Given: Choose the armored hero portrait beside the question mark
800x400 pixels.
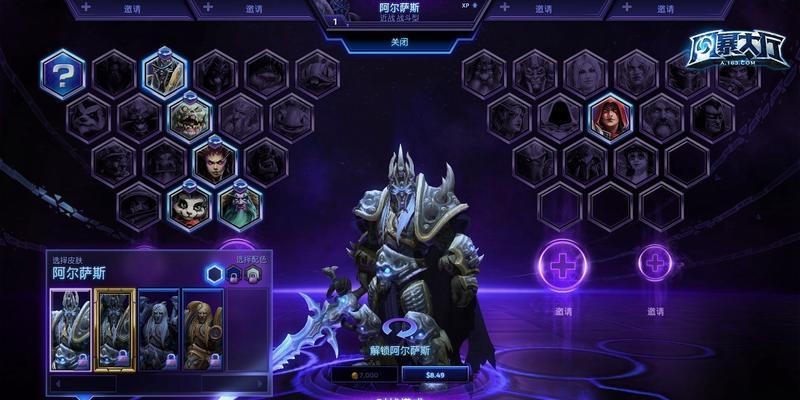Looking at the screenshot, I should click(x=164, y=74).
